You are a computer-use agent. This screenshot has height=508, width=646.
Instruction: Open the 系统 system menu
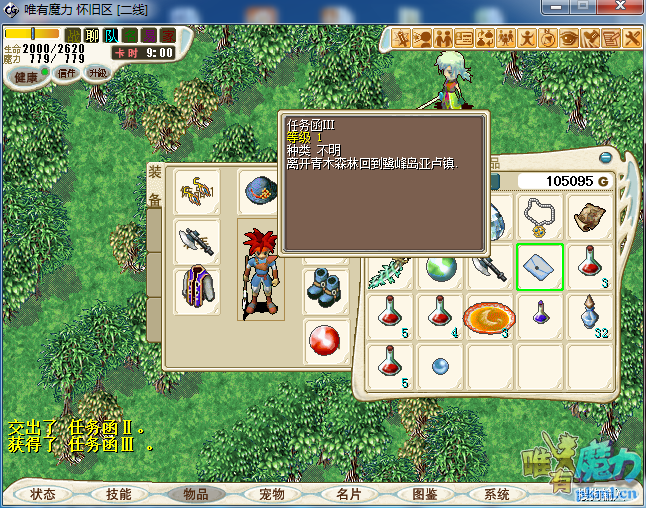[x=497, y=494]
